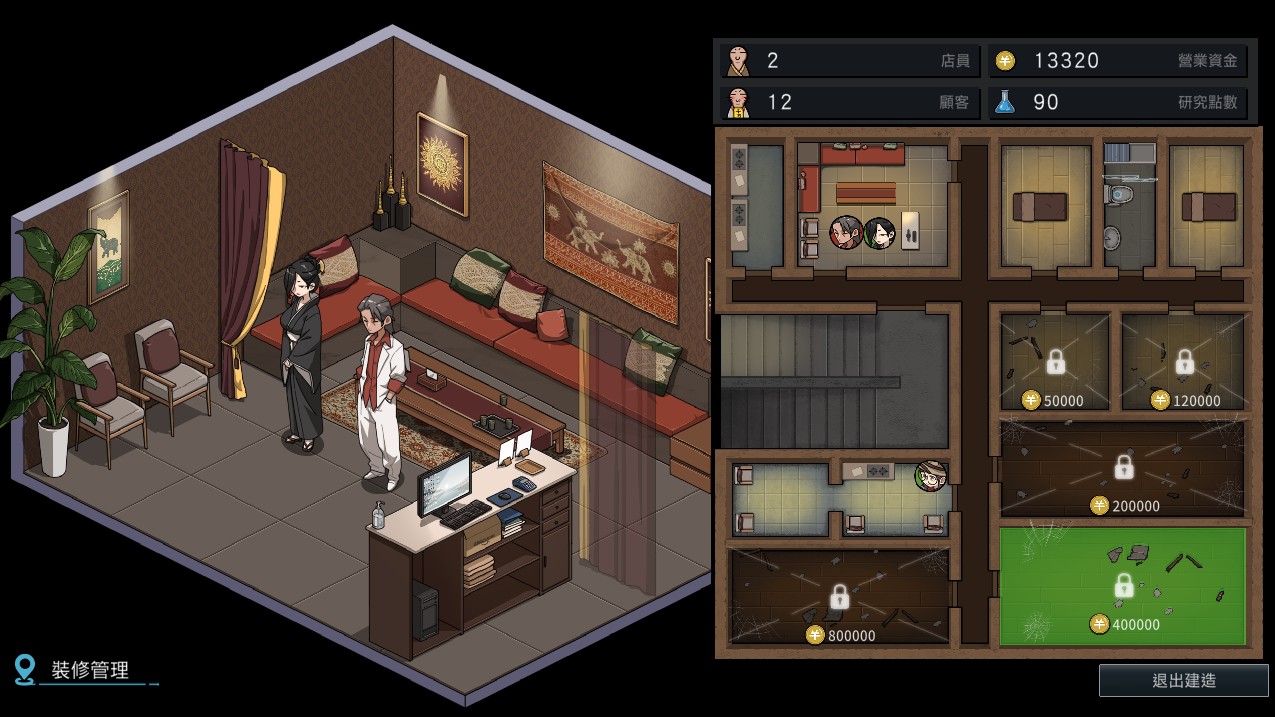Select the locked room priced 120000

tap(1184, 362)
